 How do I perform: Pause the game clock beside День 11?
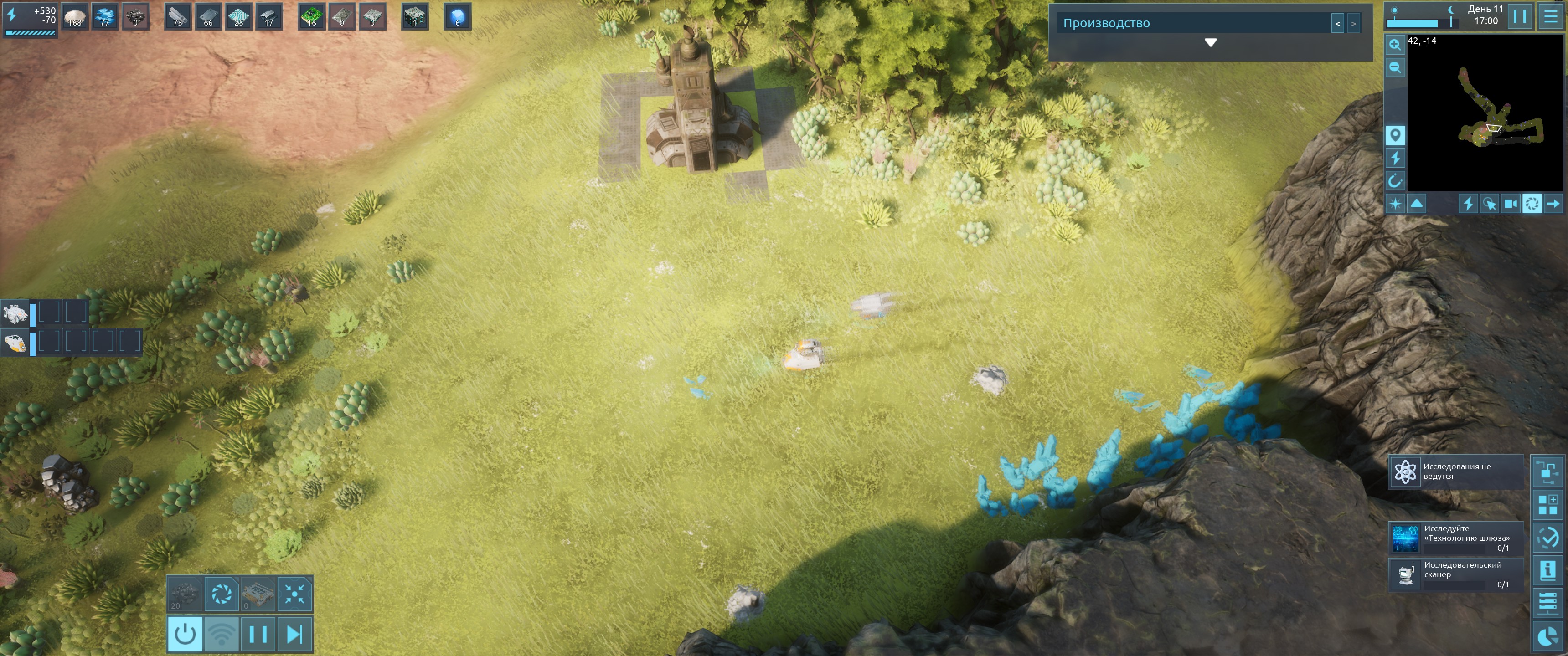click(1519, 16)
